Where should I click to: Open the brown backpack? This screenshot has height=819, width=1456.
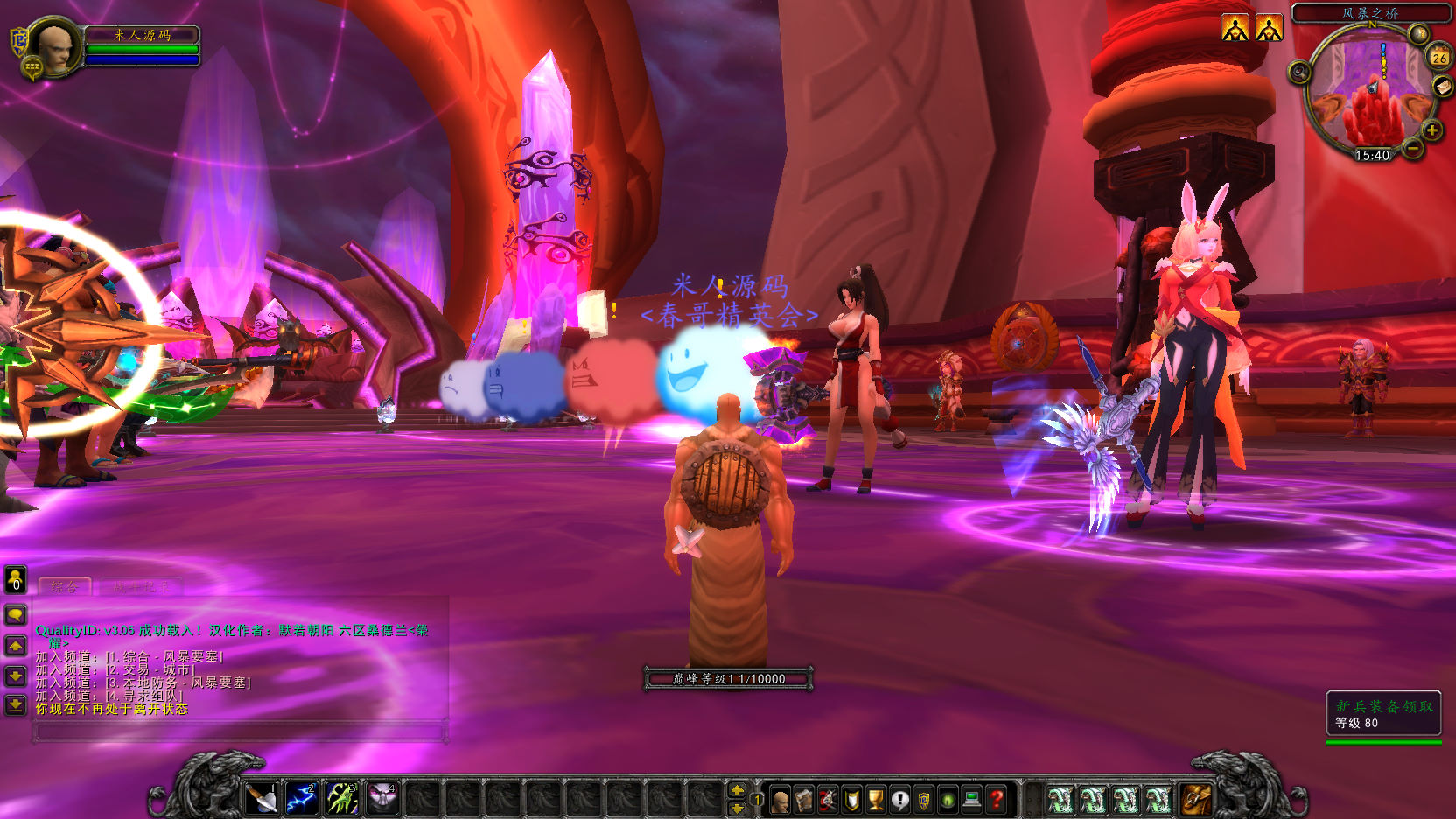coord(1196,799)
